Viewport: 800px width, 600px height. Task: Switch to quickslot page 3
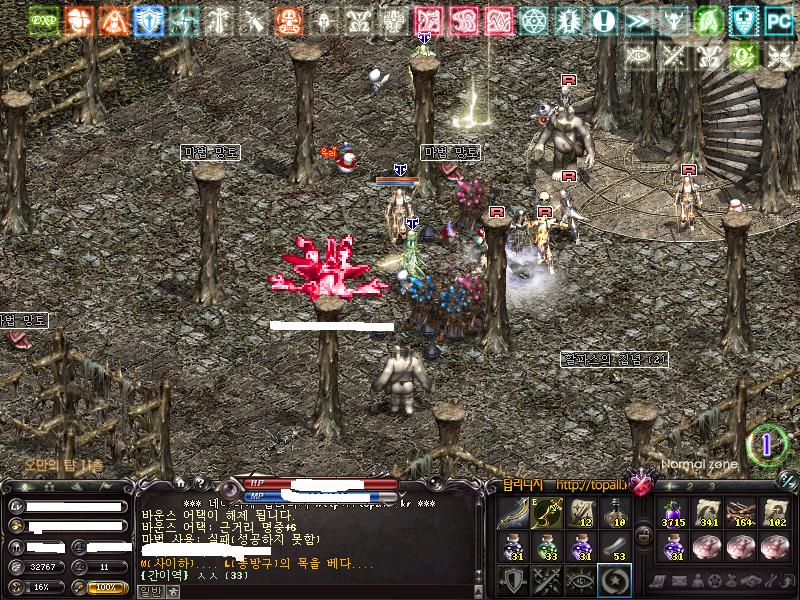pos(711,486)
